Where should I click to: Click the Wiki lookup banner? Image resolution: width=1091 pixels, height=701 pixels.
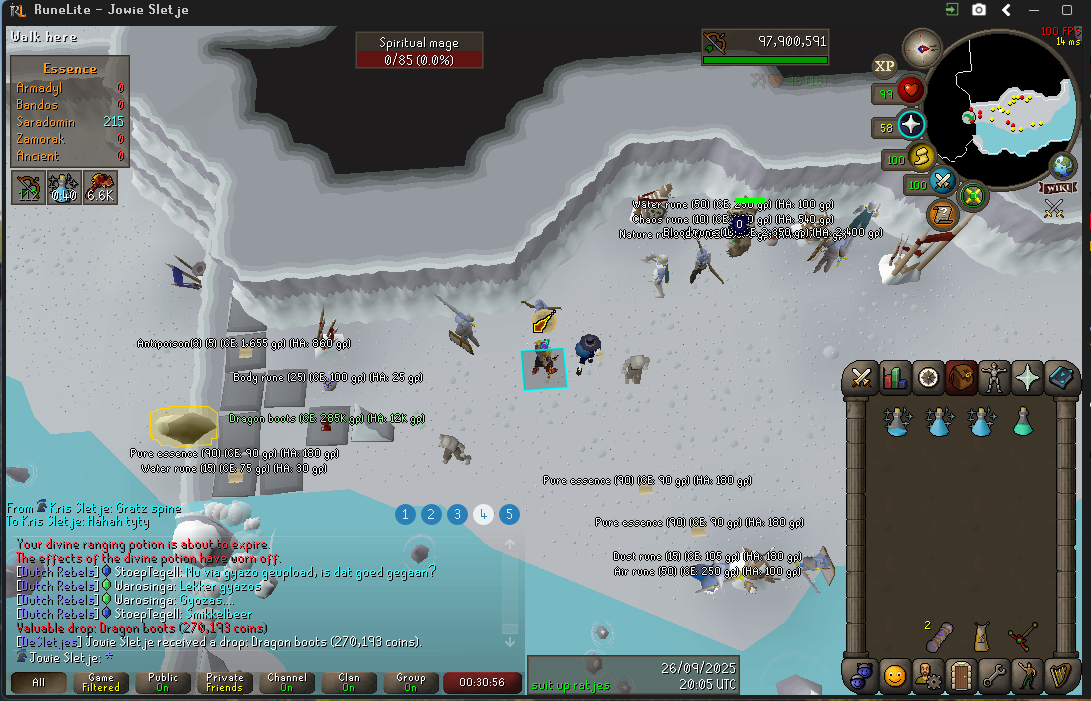click(1056, 187)
